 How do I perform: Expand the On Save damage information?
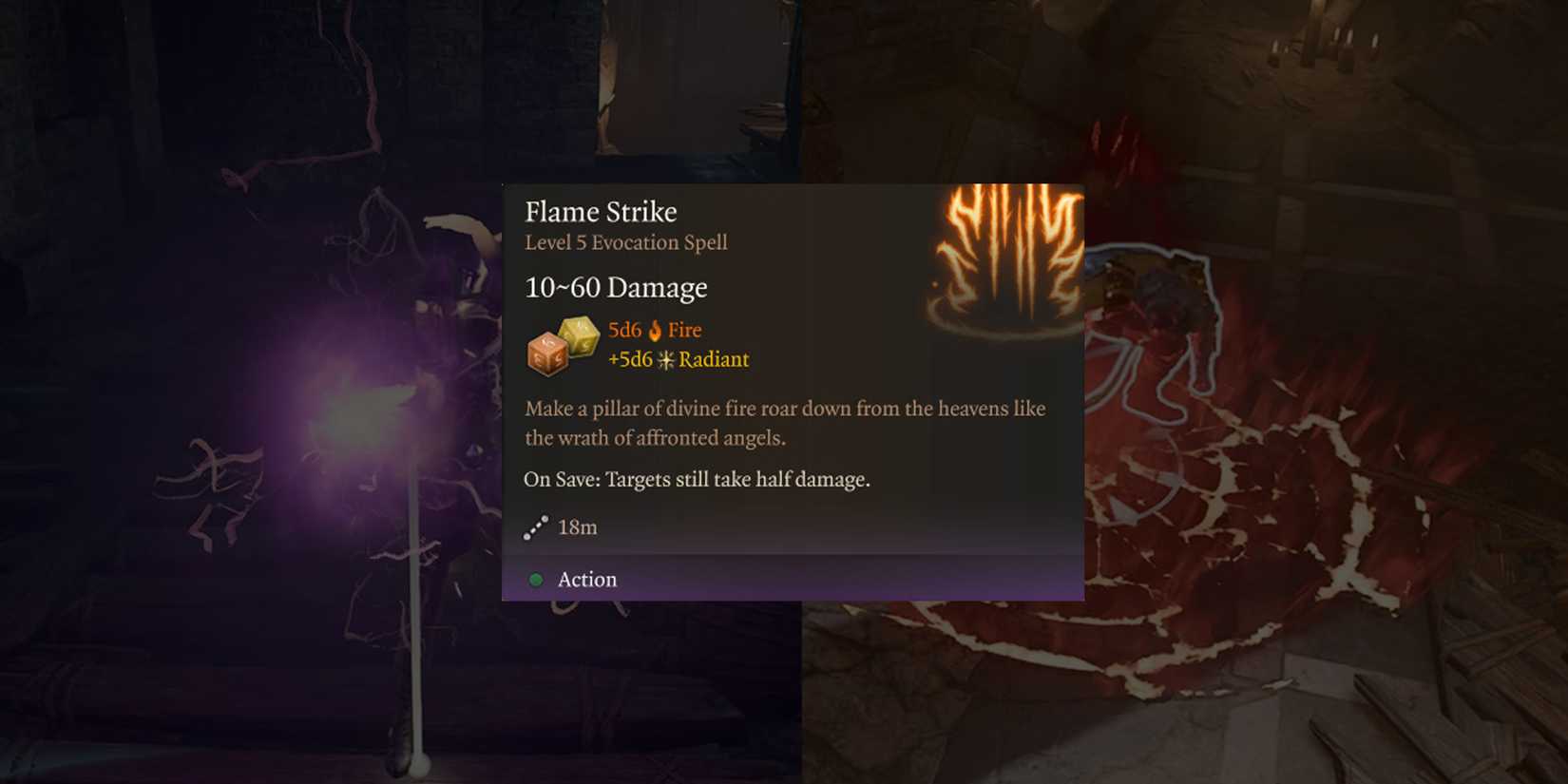698,479
